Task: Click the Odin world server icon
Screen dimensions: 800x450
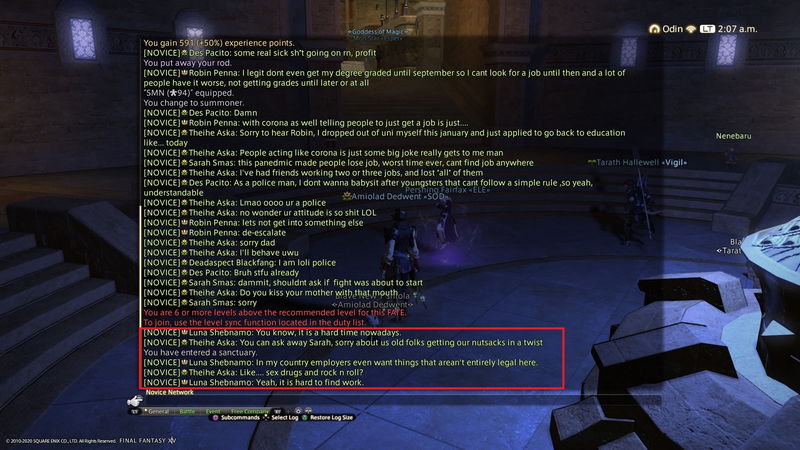Action: [x=654, y=28]
